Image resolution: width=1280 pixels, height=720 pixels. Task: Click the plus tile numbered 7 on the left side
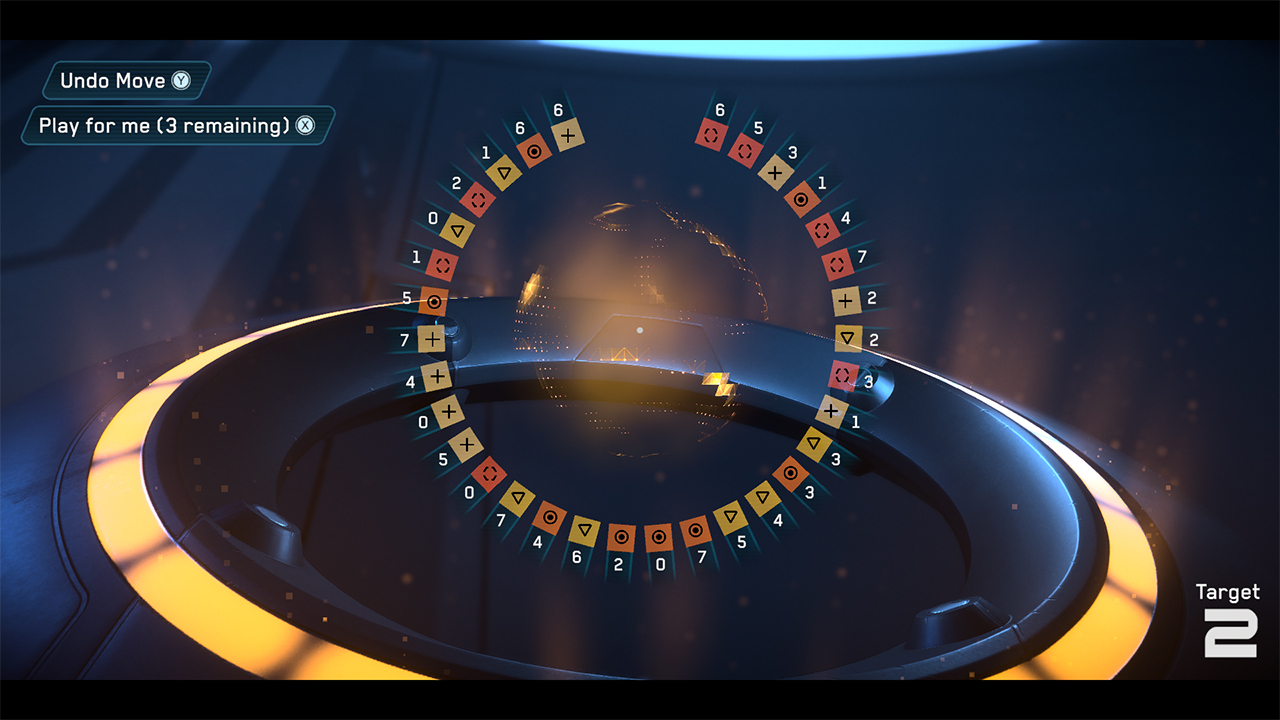[432, 337]
